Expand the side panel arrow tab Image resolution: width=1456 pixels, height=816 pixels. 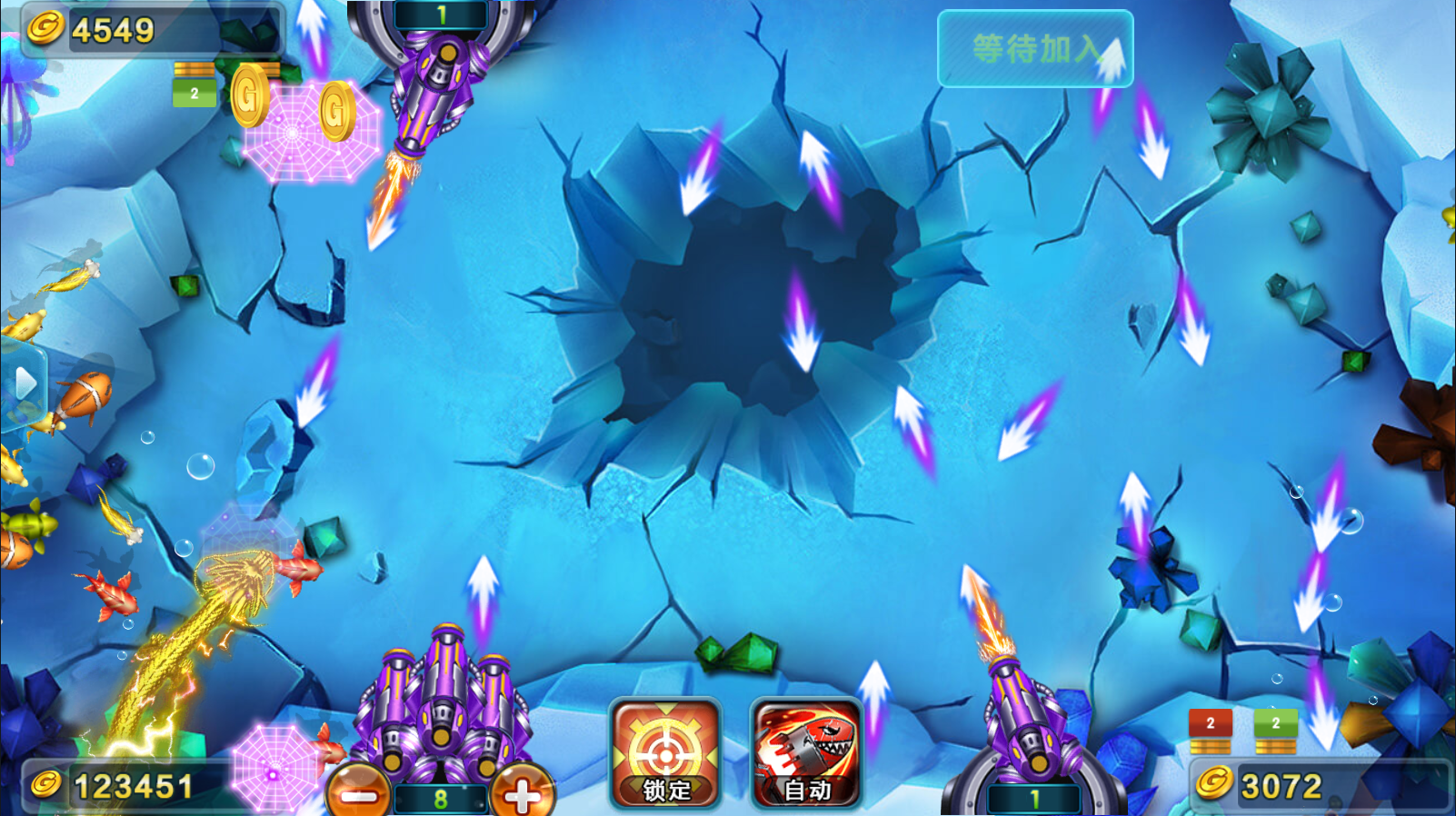coord(24,384)
